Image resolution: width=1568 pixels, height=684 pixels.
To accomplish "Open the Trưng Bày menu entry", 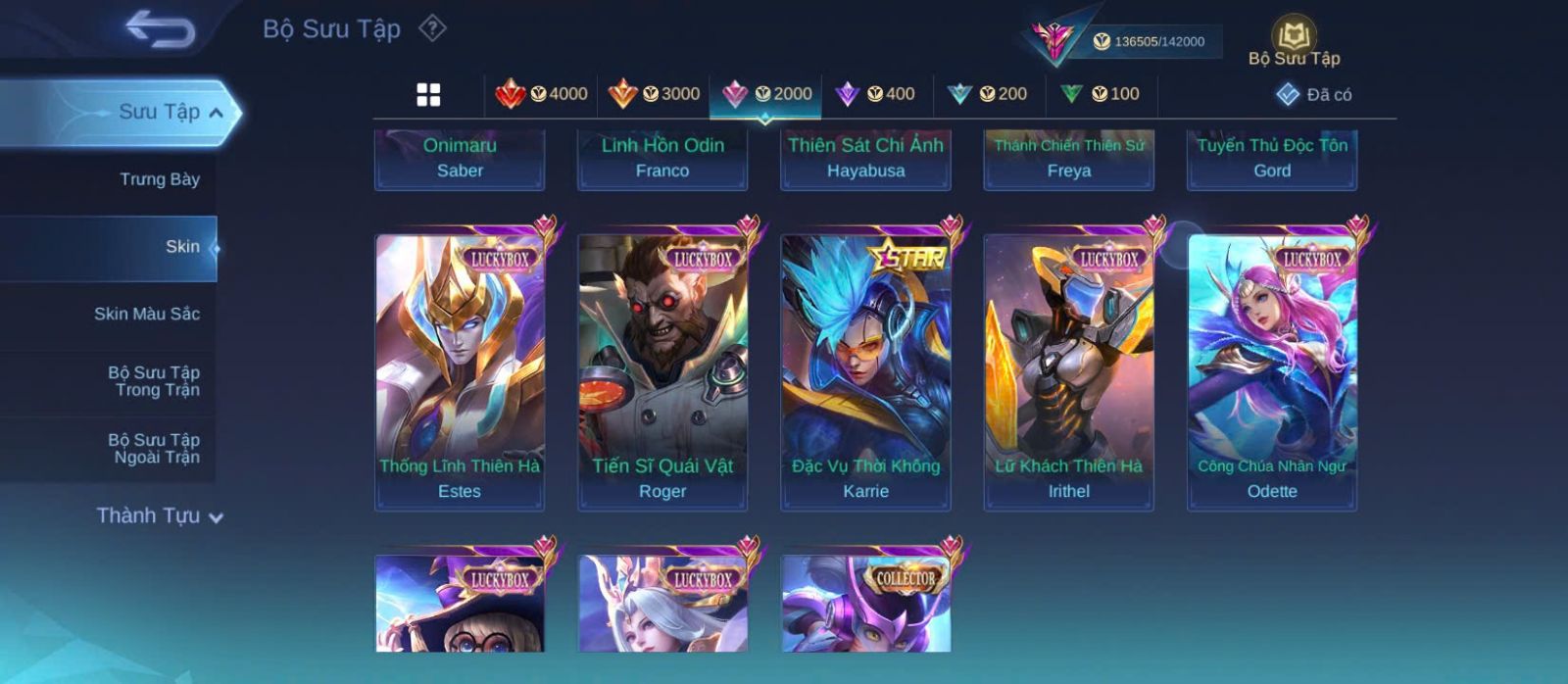I will coord(159,179).
